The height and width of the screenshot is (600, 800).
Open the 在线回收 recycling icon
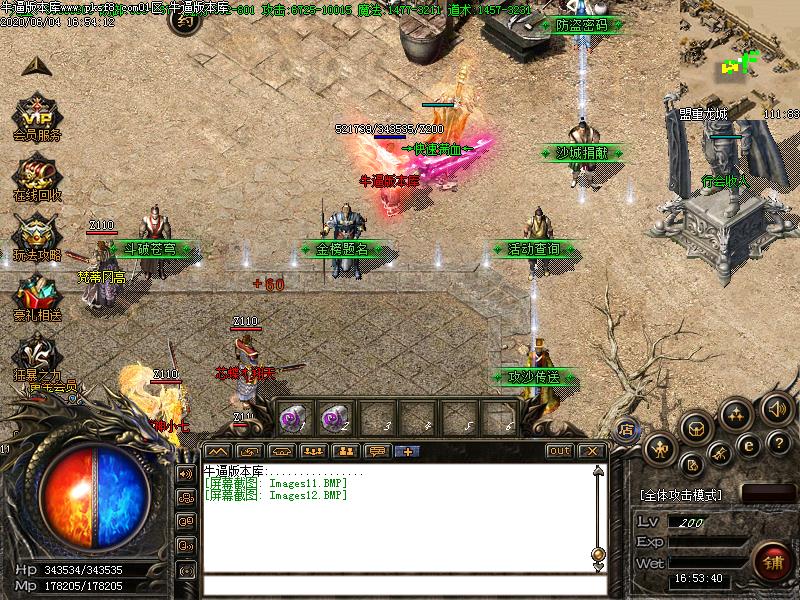tap(36, 172)
